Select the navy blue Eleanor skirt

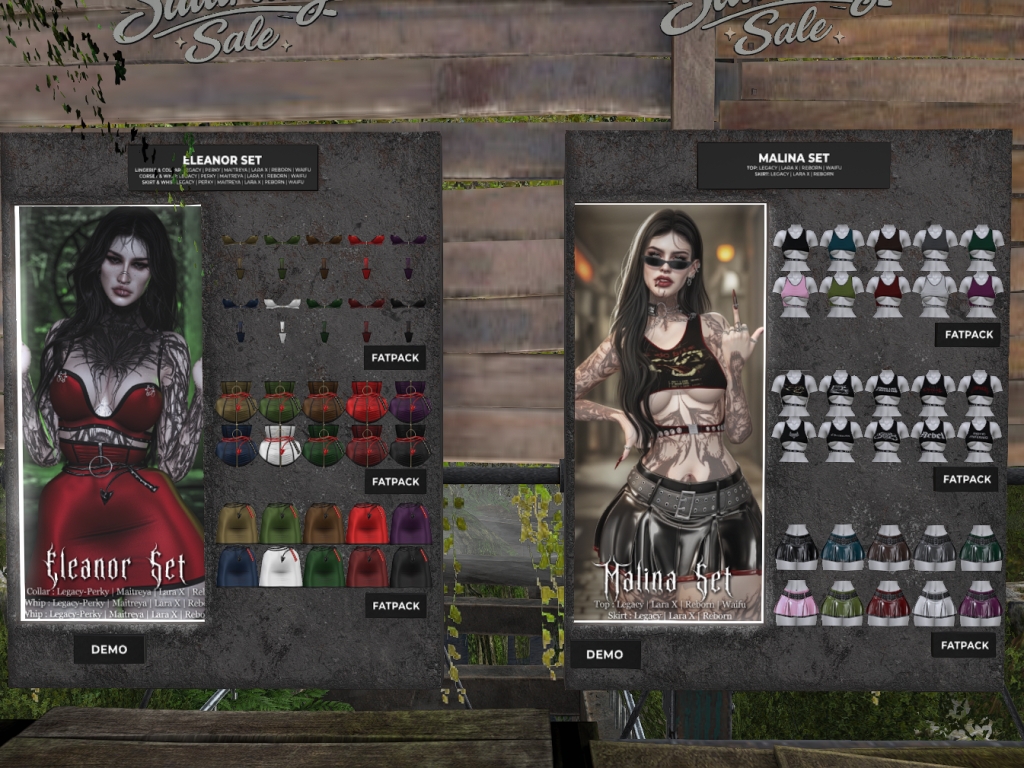pos(238,567)
